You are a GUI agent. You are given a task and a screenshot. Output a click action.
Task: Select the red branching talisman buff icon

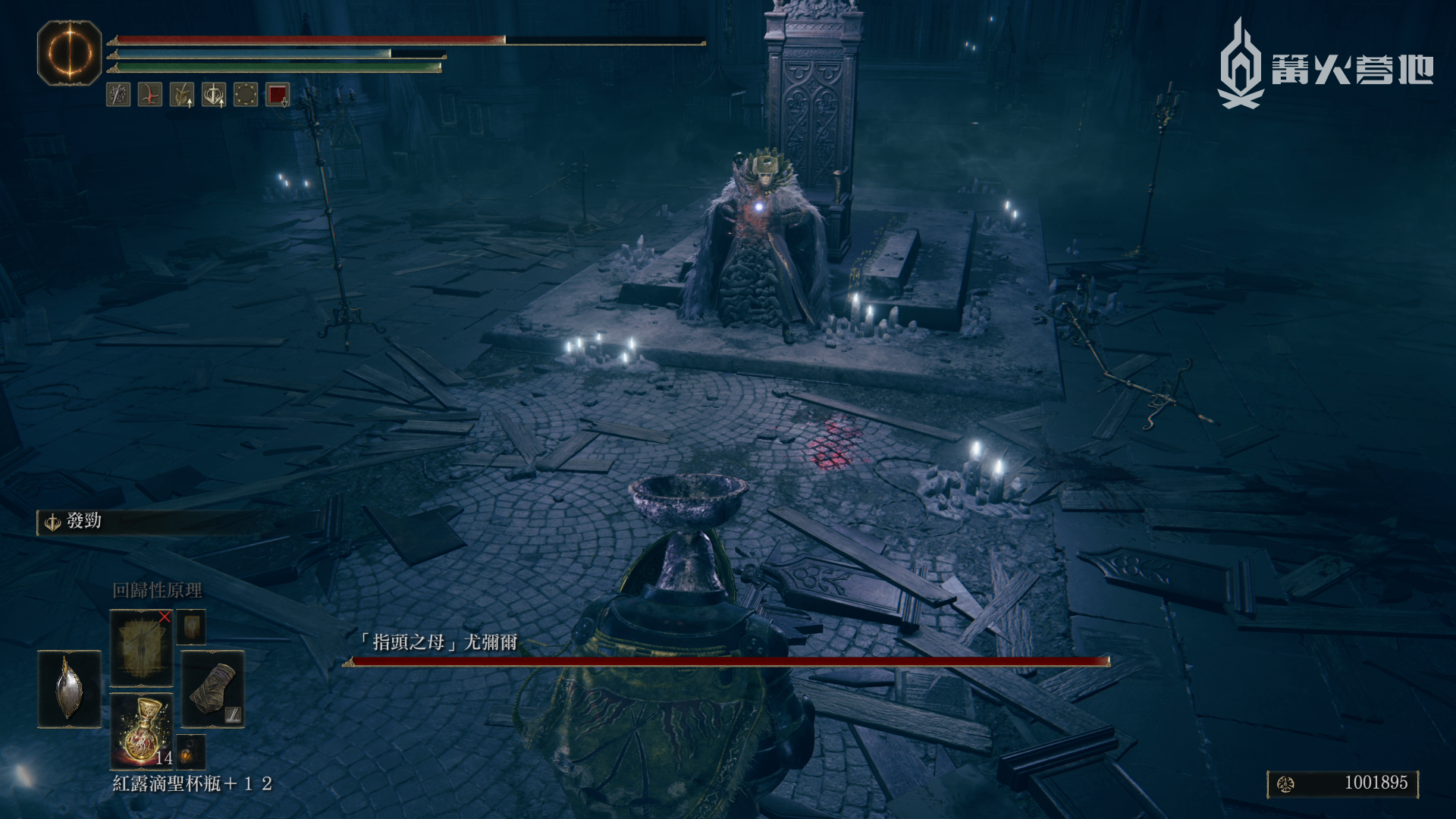coord(150,95)
